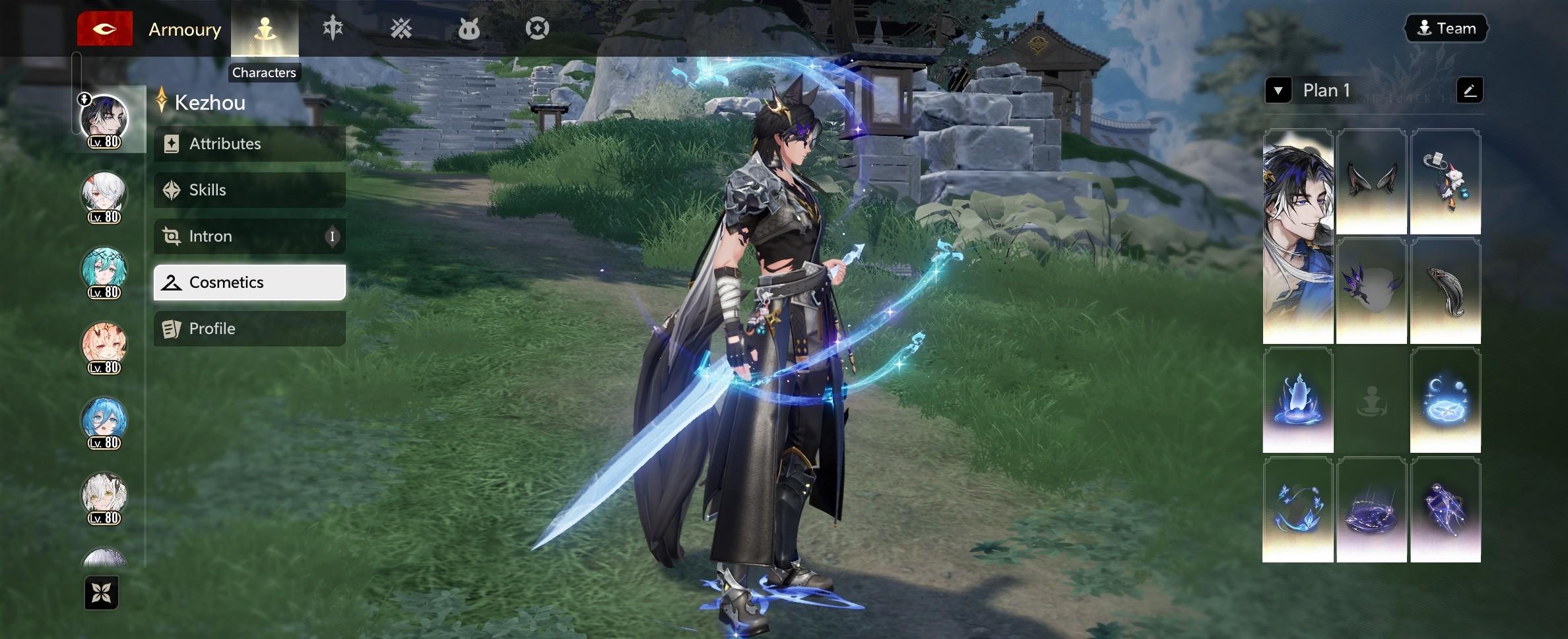Open the Attributes menu entry
Image resolution: width=1568 pixels, height=639 pixels.
[x=249, y=144]
